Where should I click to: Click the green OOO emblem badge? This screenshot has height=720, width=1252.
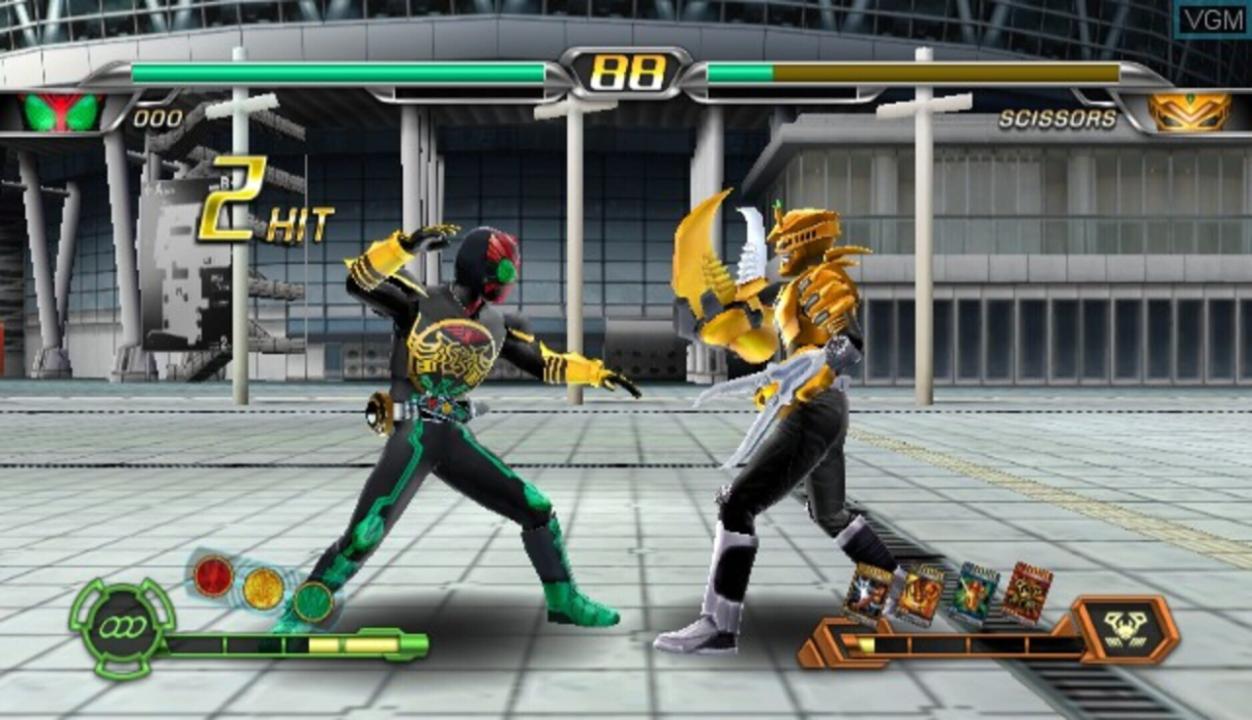click(x=122, y=627)
